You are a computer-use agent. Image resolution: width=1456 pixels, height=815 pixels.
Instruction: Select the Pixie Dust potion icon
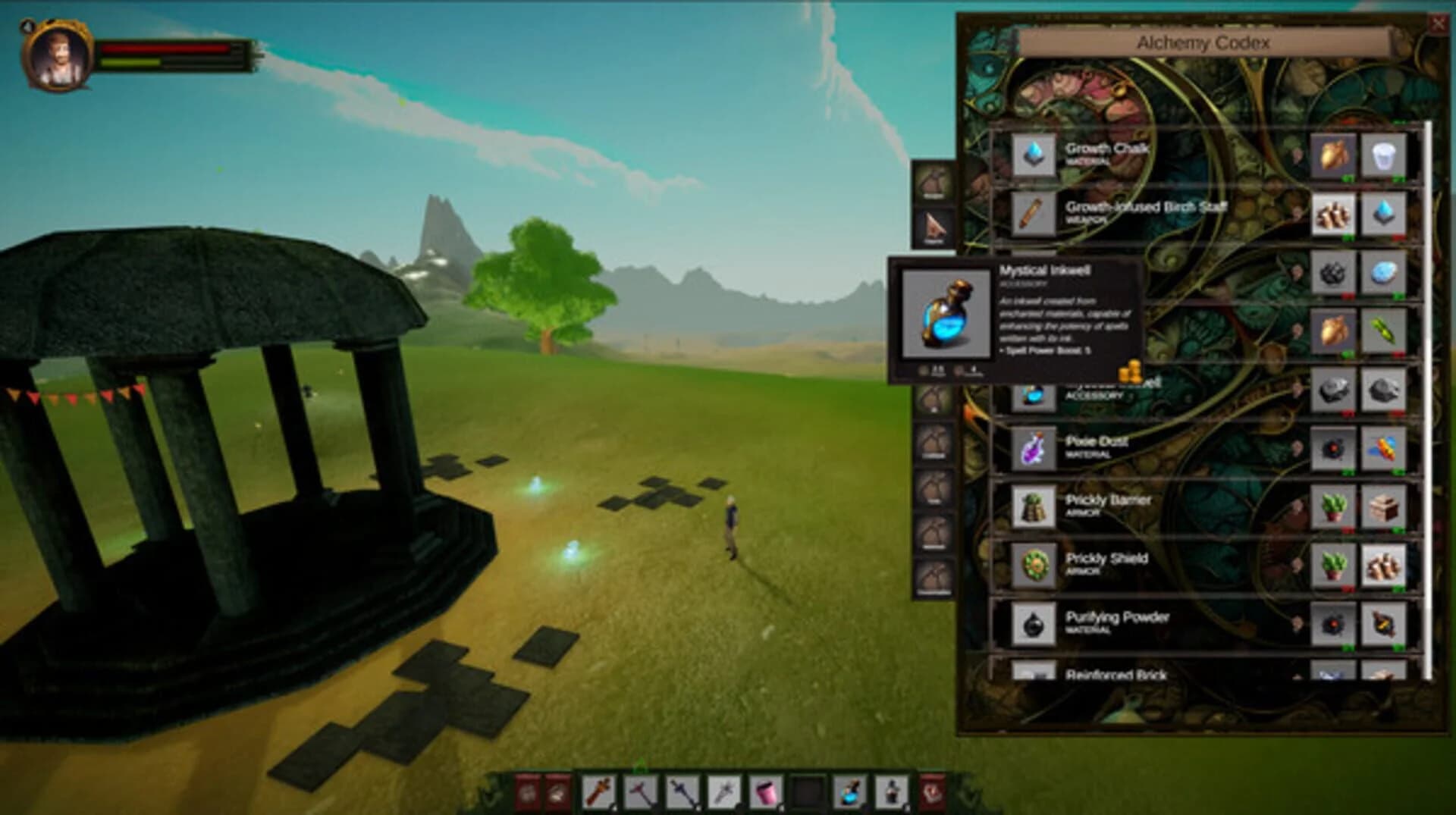click(1031, 449)
